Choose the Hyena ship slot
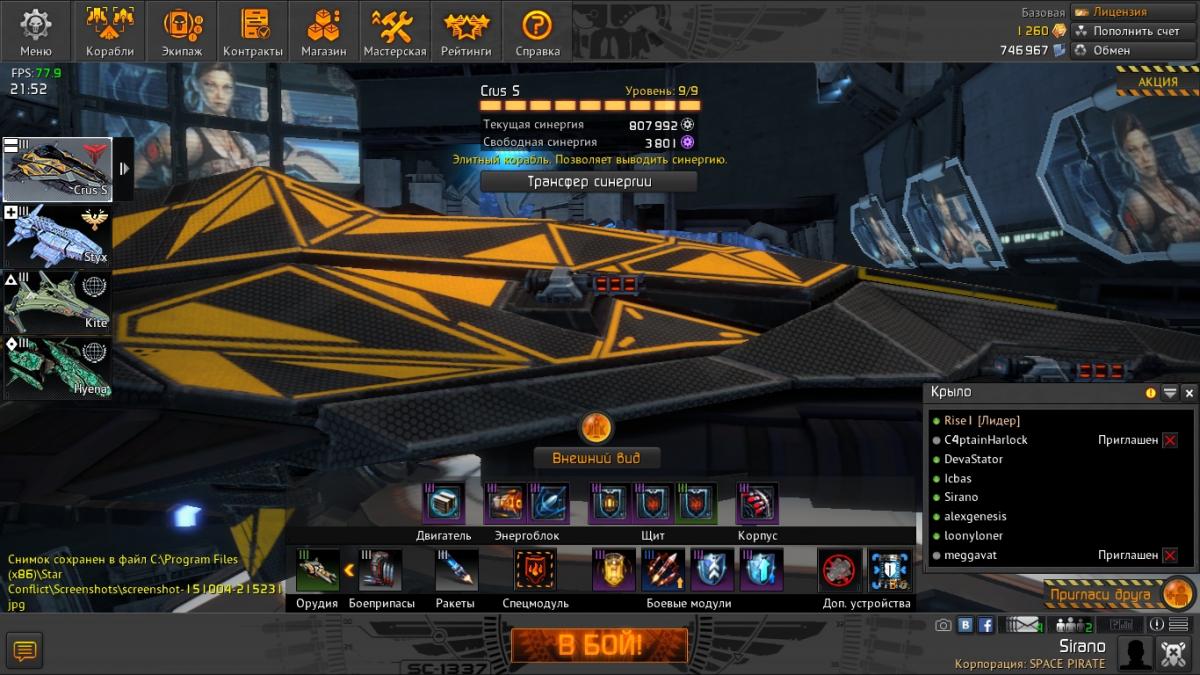1200x675 pixels. click(x=57, y=367)
